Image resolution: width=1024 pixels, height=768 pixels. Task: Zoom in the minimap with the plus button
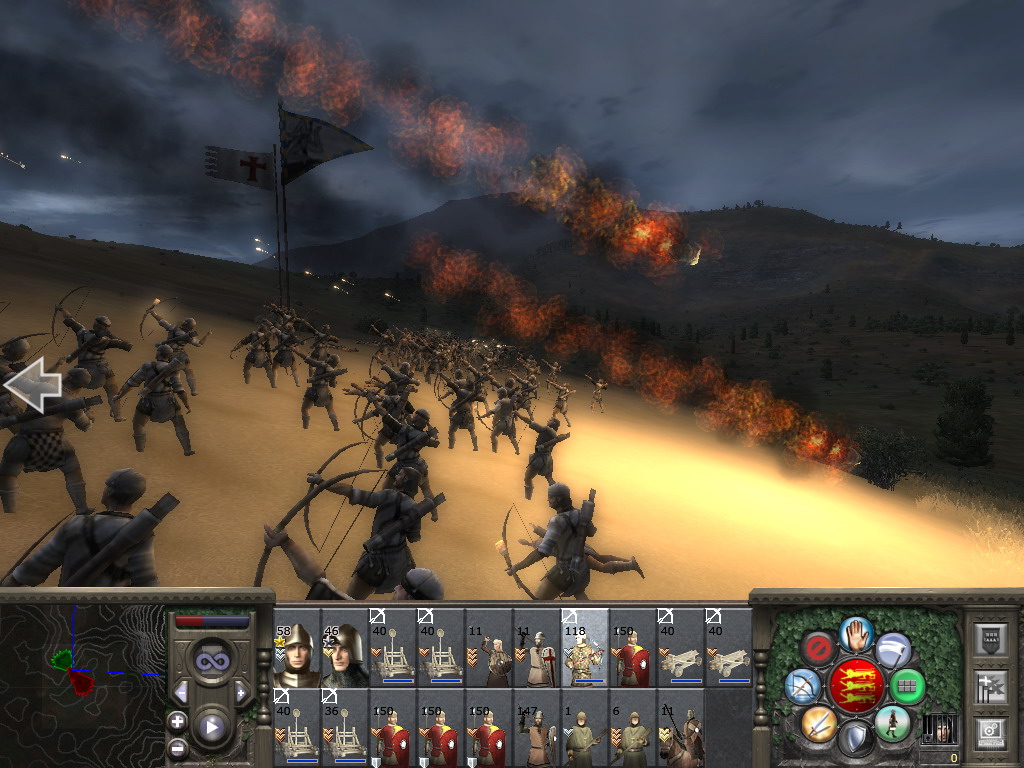point(178,721)
